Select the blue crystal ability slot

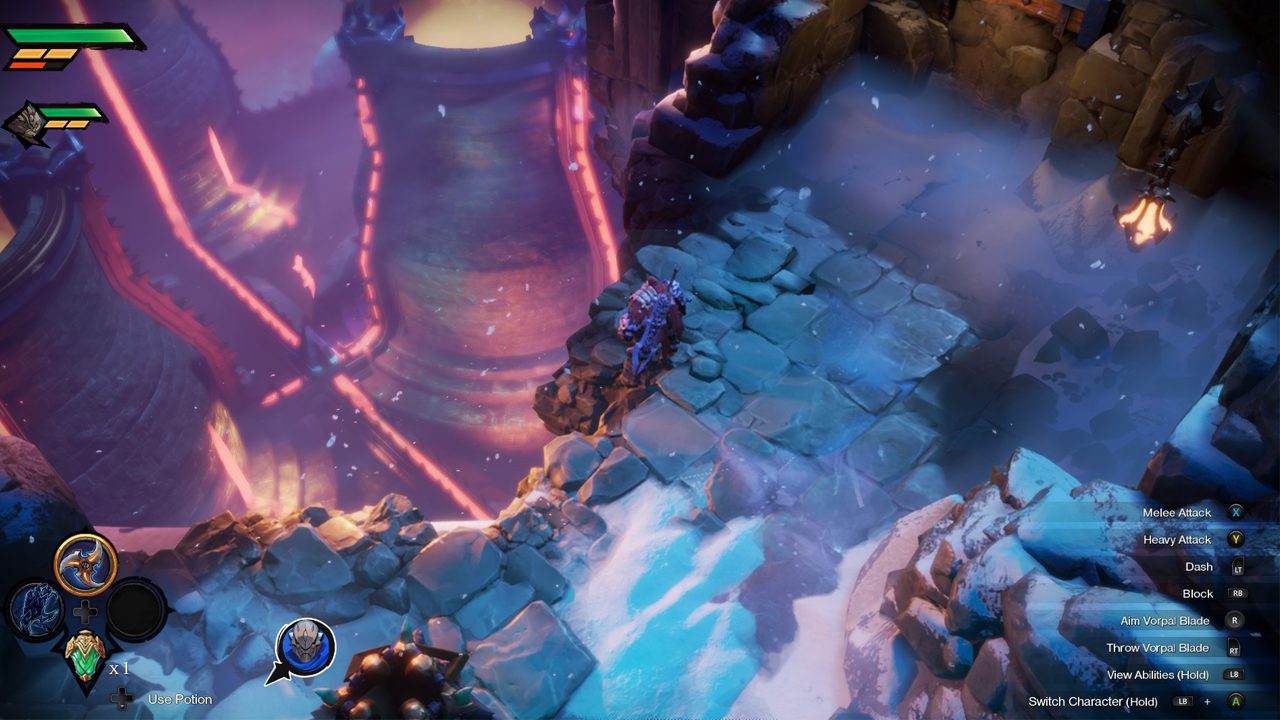[x=37, y=609]
